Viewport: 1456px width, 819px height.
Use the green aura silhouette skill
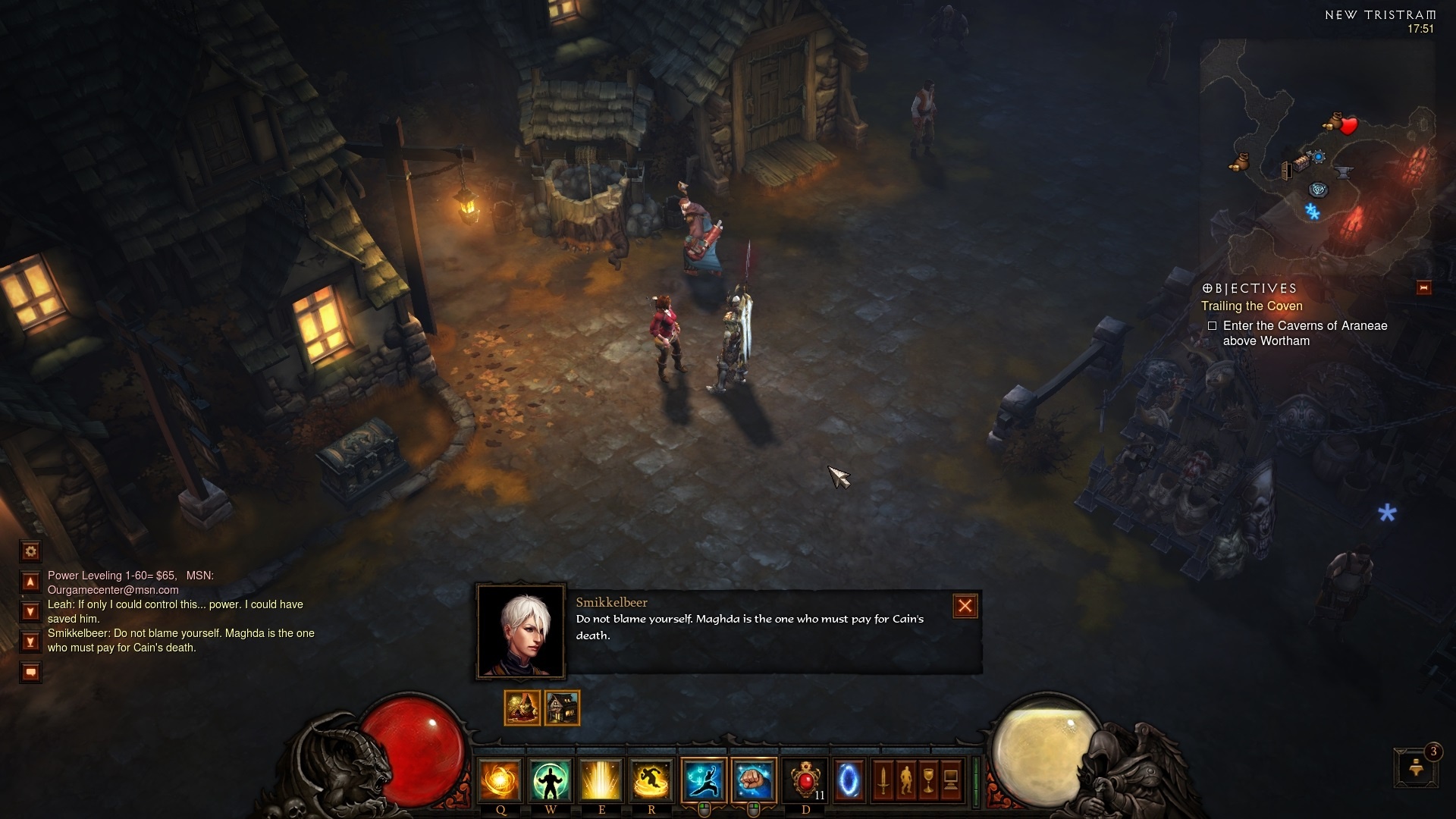click(551, 780)
